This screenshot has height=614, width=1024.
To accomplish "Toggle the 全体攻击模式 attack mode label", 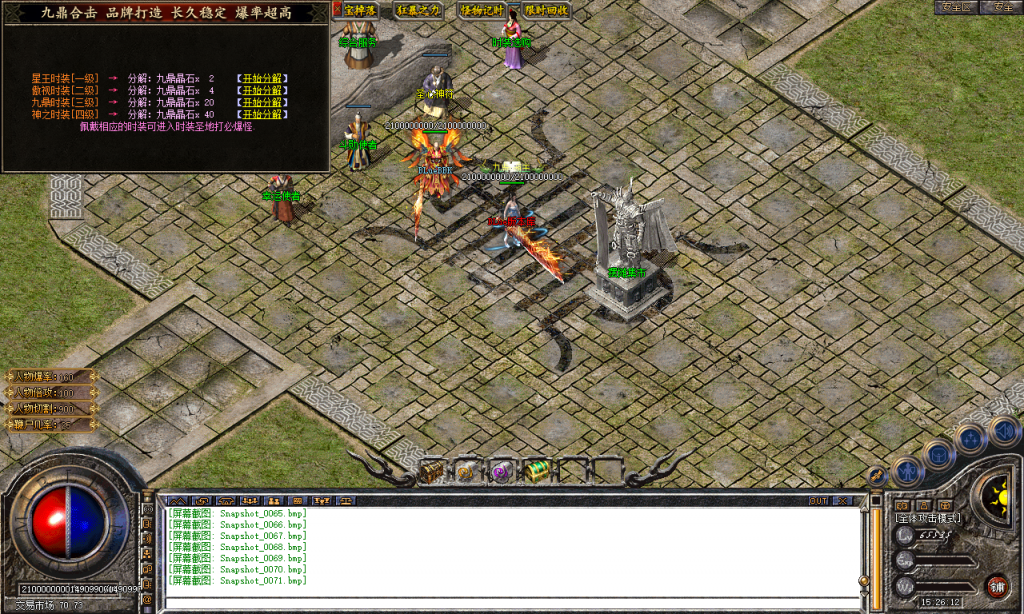I will (929, 518).
